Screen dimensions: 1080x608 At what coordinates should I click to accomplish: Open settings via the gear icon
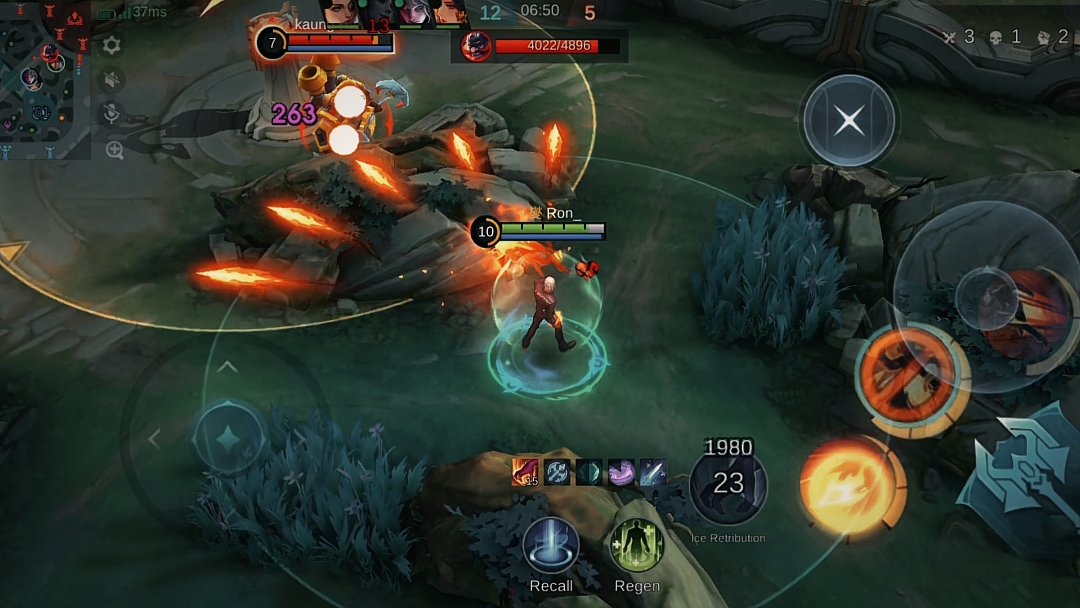[x=112, y=45]
